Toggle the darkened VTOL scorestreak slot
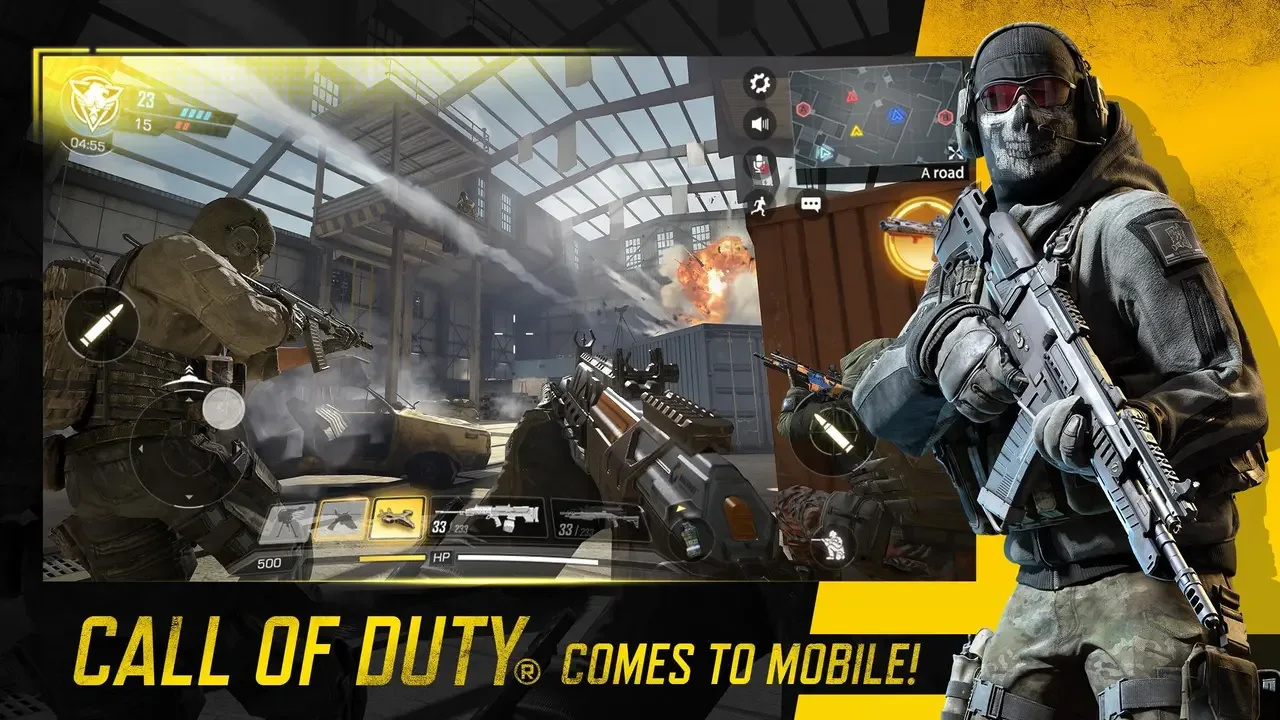 (x=339, y=516)
